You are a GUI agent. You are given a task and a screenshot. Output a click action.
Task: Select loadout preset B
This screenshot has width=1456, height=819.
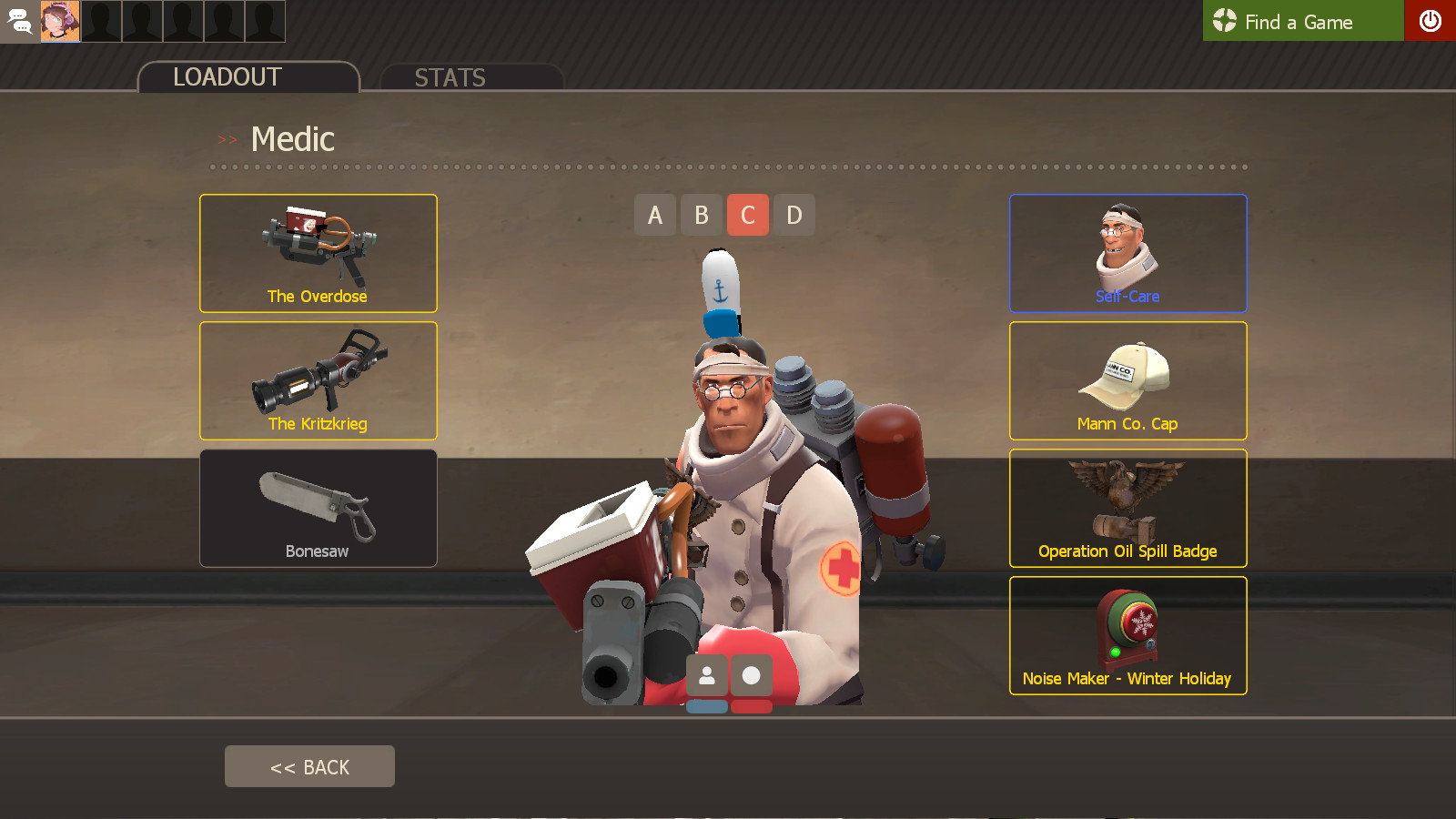pos(702,215)
